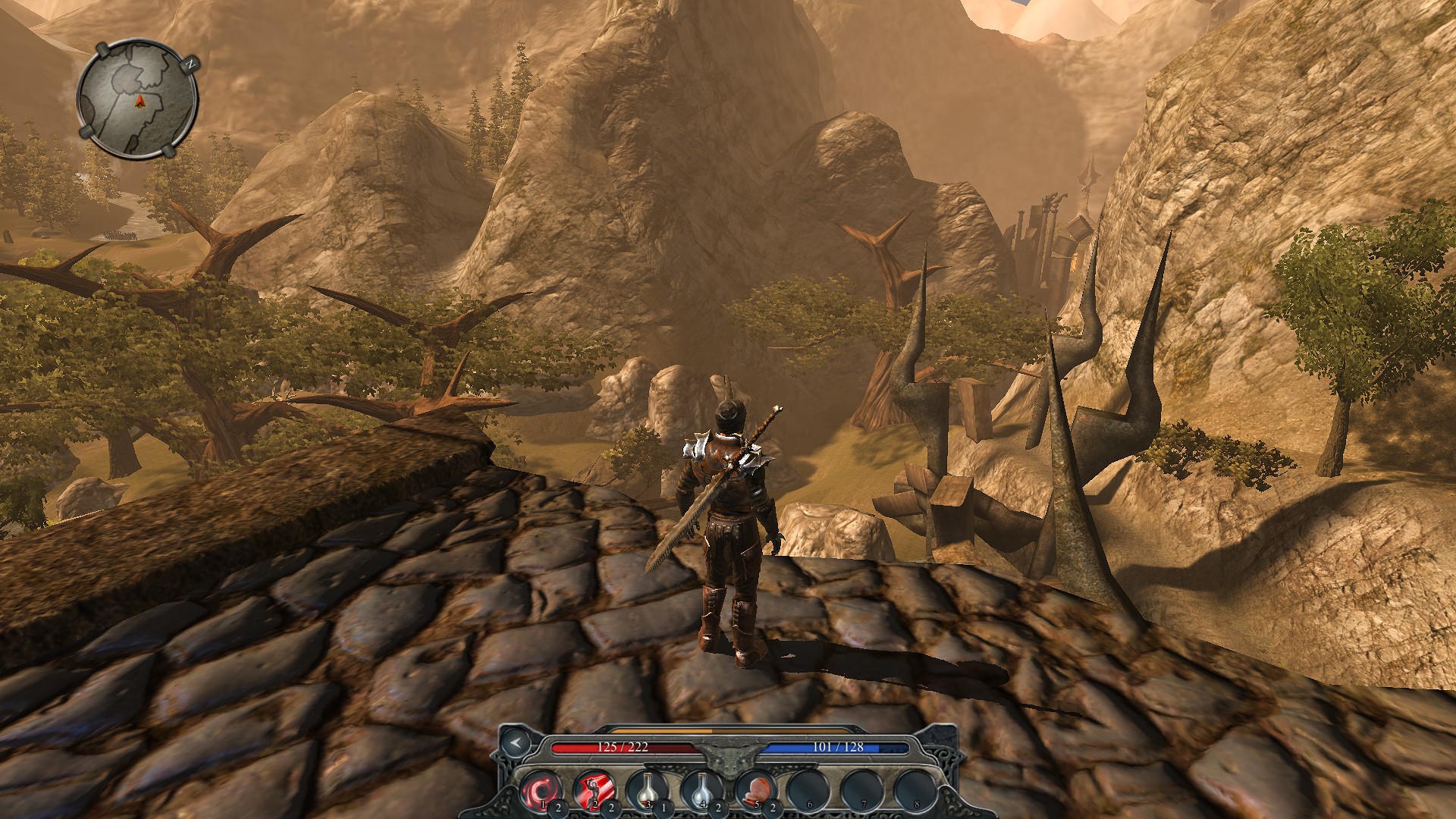This screenshot has width=1456, height=819.
Task: Use the pale mana potion flask
Action: click(701, 789)
